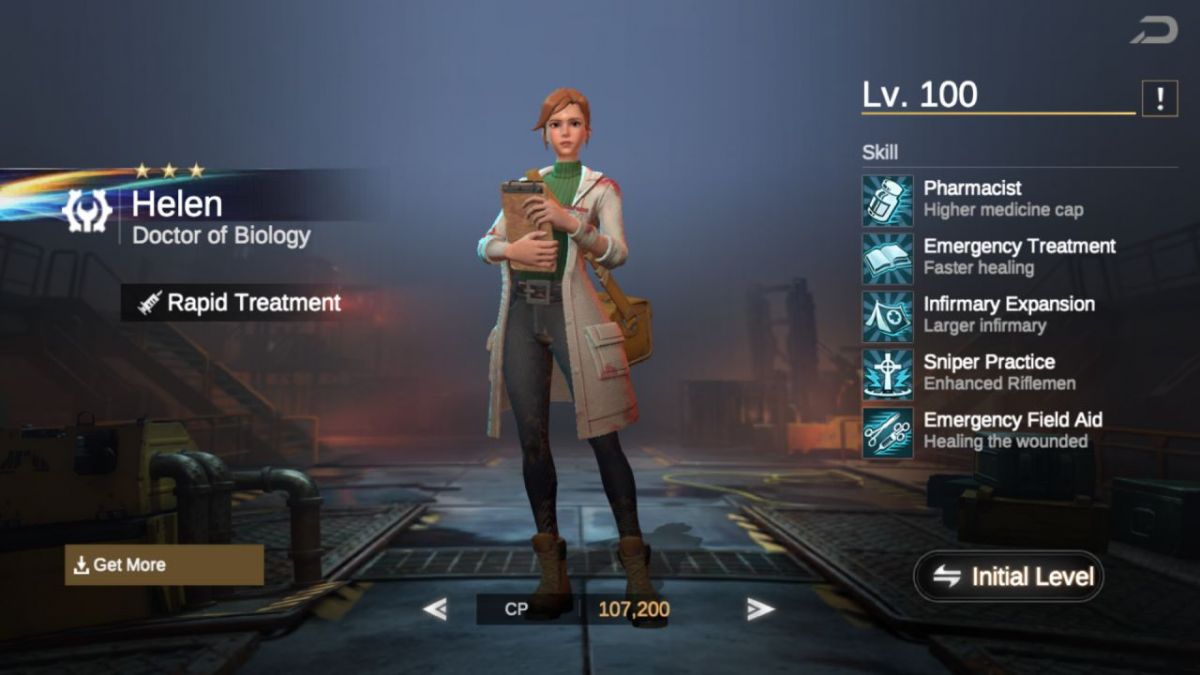Toggle the Initial Level button
Image resolution: width=1200 pixels, height=675 pixels.
[x=1008, y=576]
